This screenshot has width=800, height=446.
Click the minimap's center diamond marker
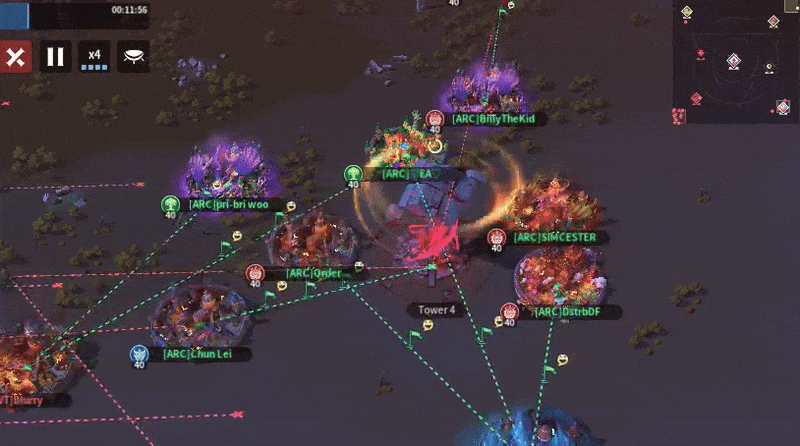pos(733,61)
